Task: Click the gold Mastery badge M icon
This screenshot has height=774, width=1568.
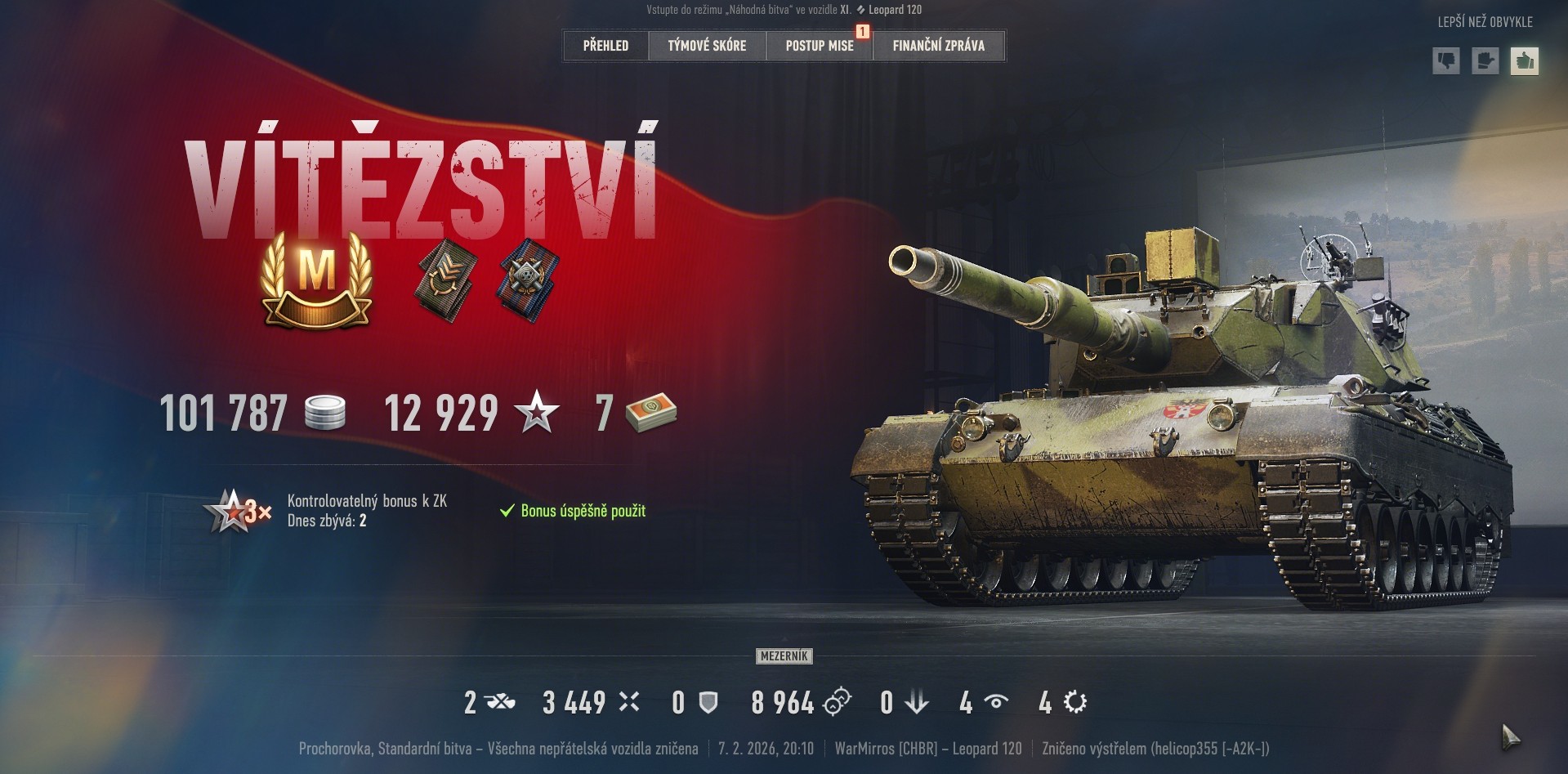Action: point(316,278)
